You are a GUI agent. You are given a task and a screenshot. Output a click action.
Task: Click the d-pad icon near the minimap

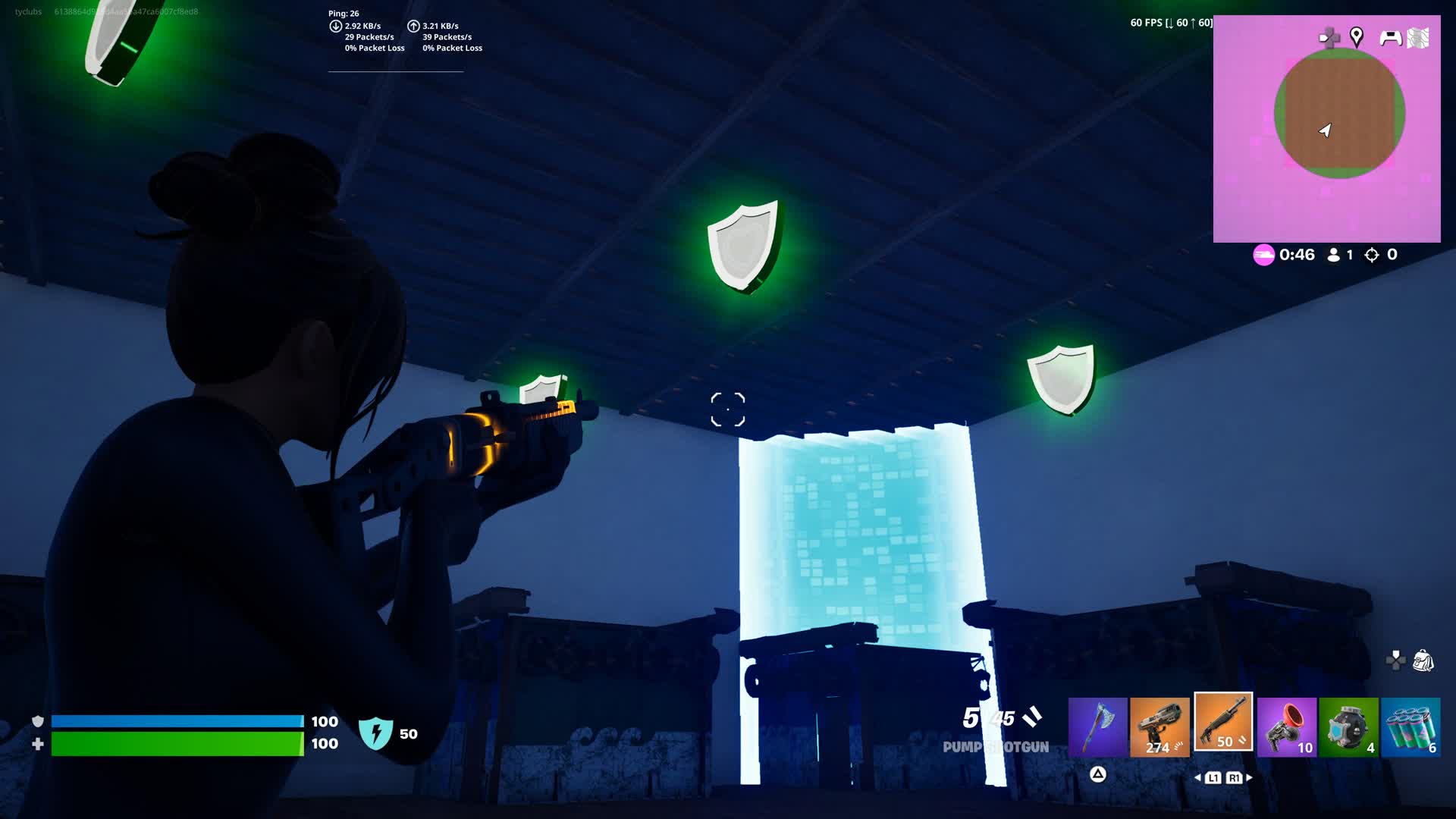point(1330,35)
